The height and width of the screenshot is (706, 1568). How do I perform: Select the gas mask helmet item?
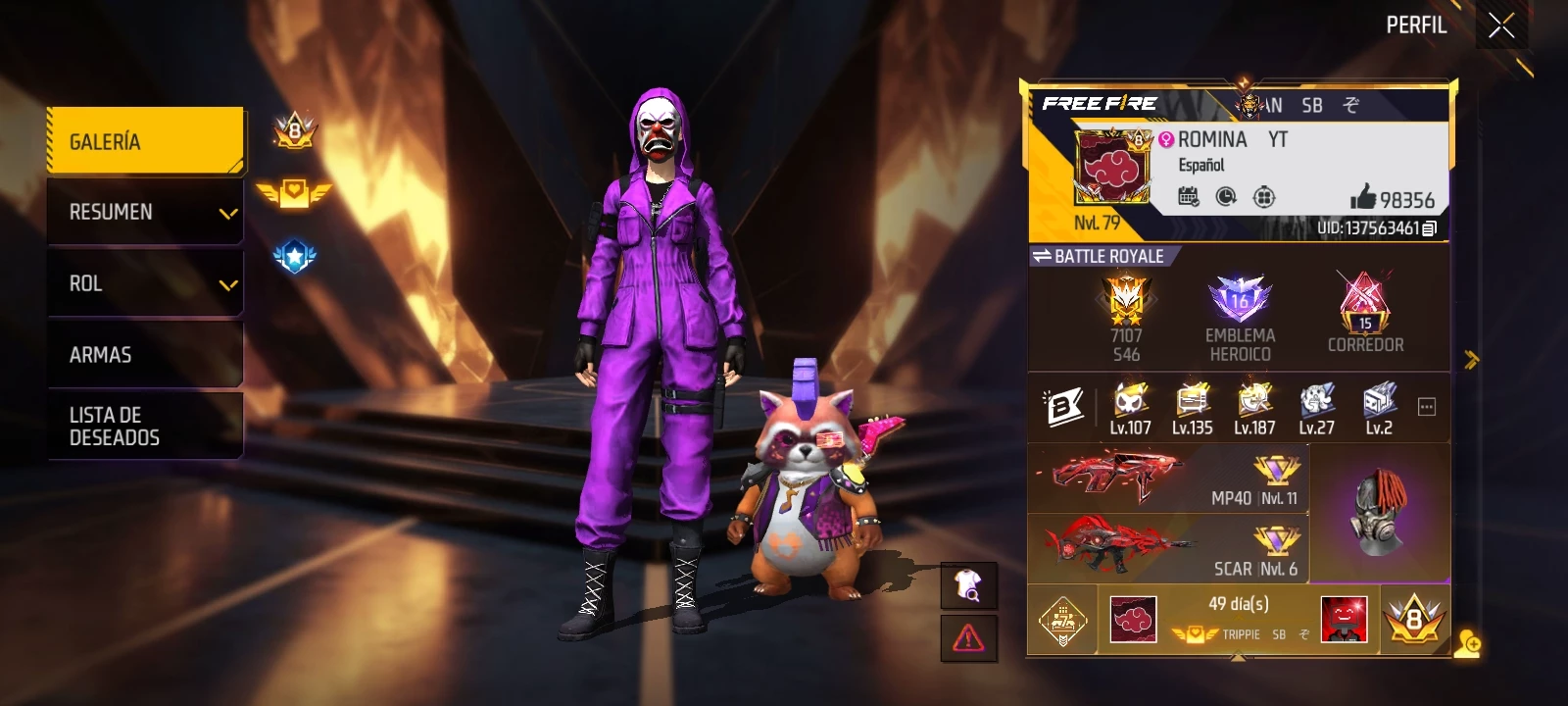tap(1379, 513)
